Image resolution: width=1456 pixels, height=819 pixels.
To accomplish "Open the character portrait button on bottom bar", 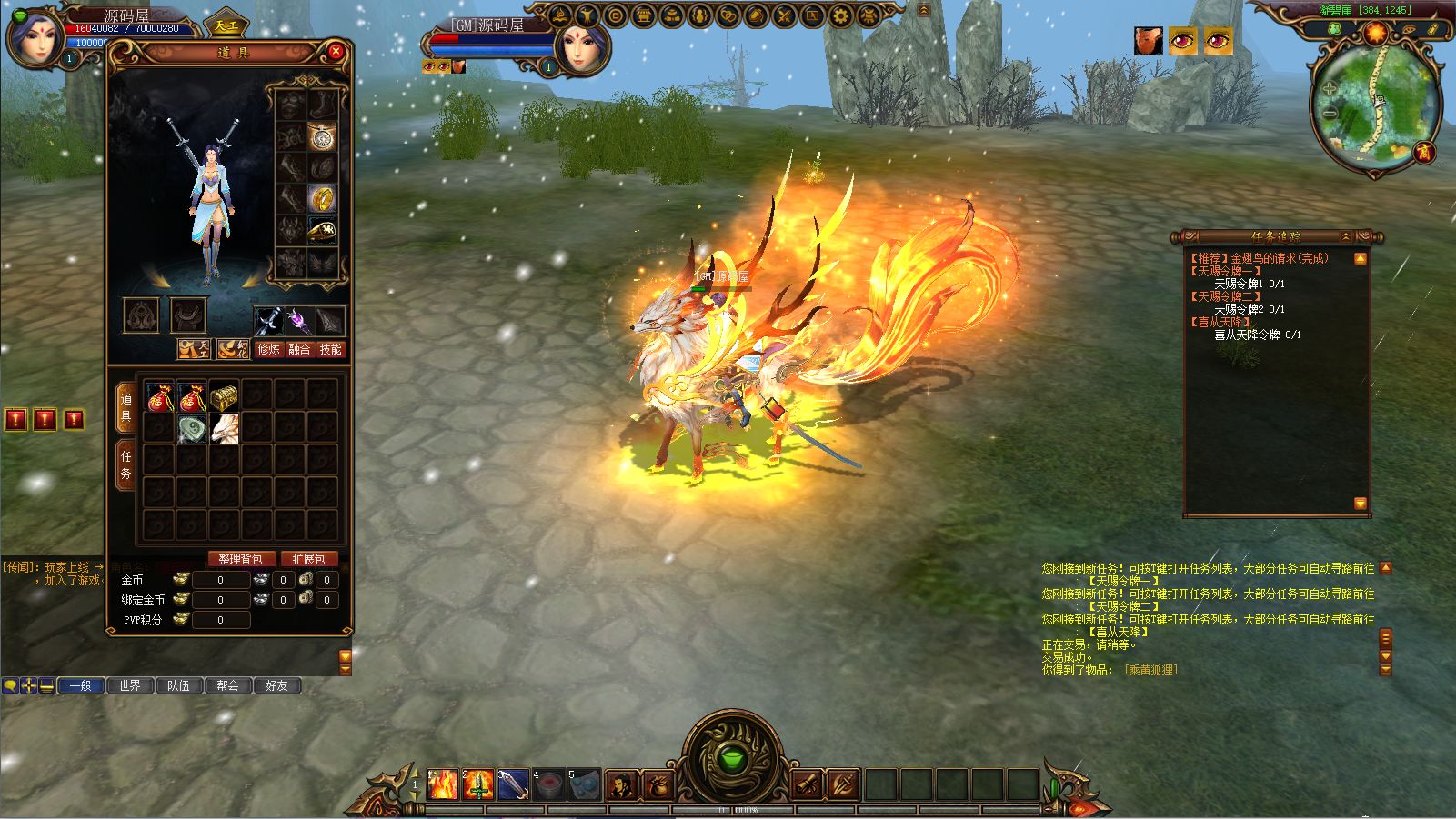I will 621,784.
